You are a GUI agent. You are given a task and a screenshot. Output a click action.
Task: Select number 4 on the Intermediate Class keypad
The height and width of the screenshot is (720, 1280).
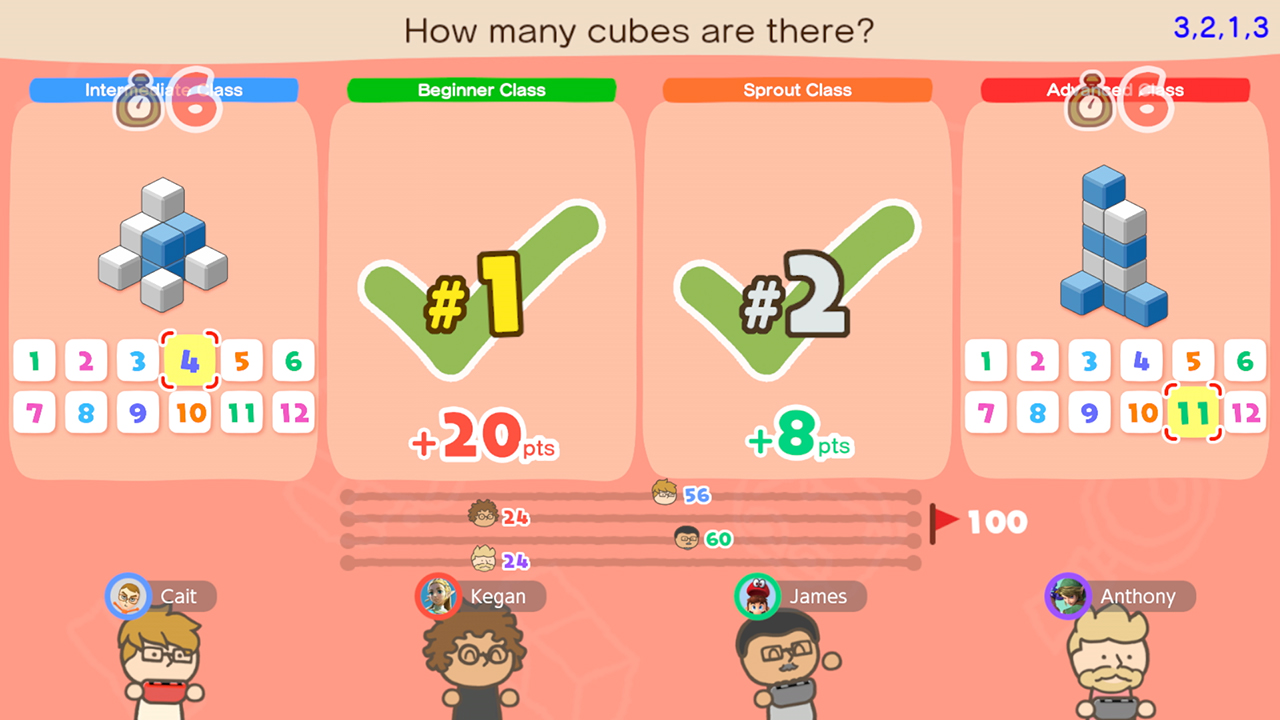point(189,362)
